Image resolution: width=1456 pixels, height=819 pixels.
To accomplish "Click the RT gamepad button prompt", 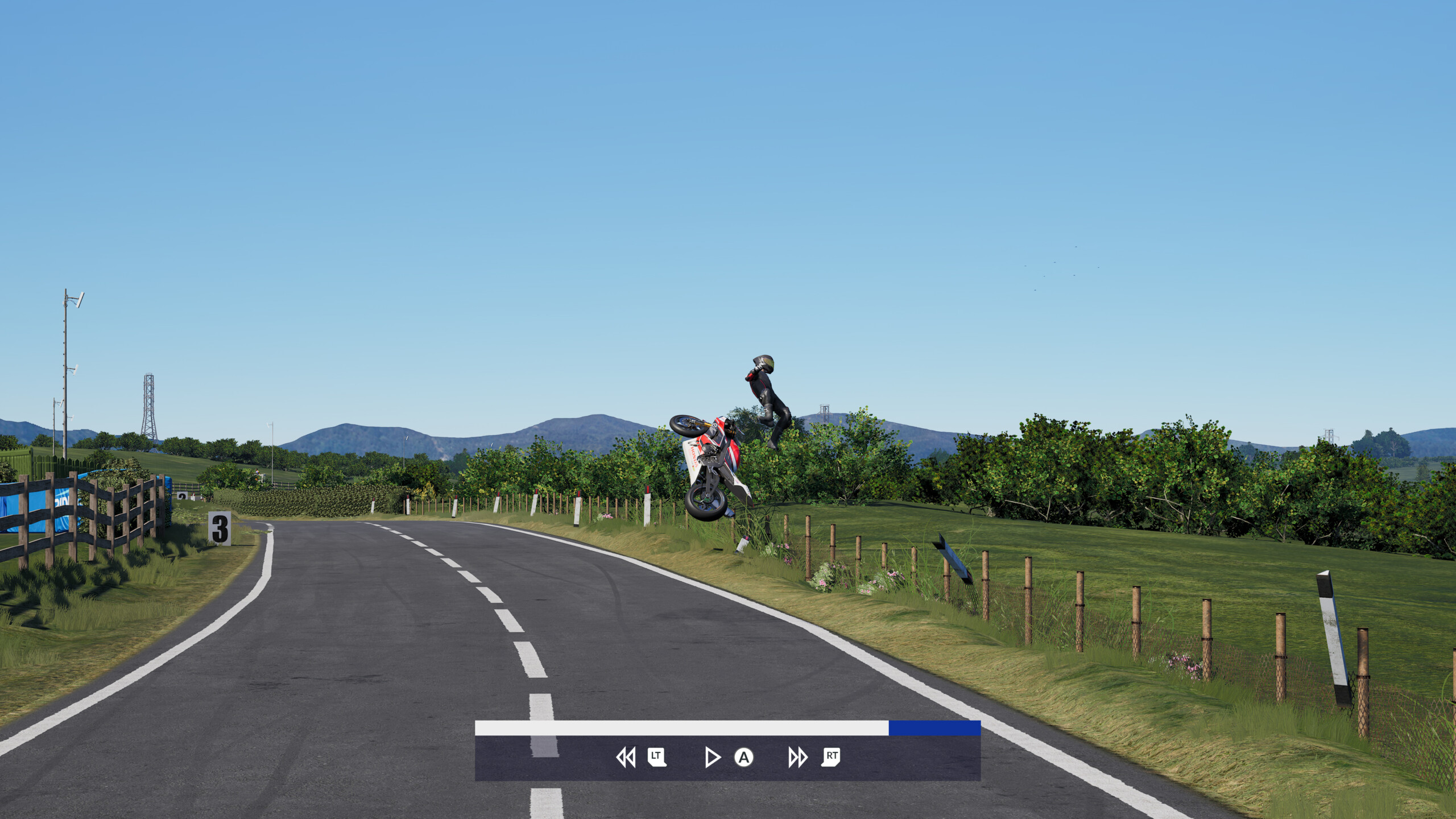I will pos(830,758).
